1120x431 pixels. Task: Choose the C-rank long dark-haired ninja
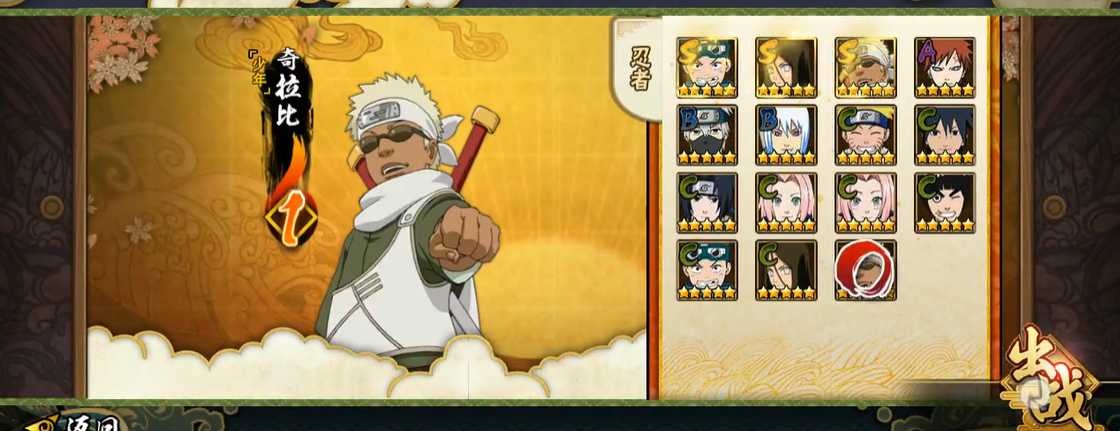click(786, 270)
